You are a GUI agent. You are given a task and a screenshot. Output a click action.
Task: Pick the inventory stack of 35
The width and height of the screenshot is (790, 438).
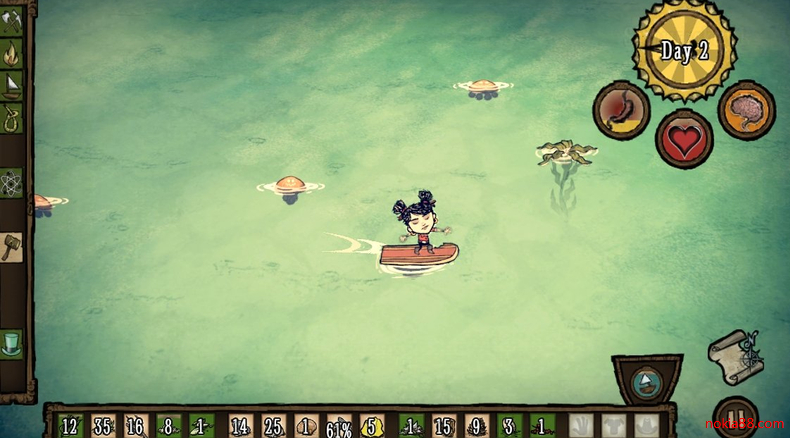[104, 425]
